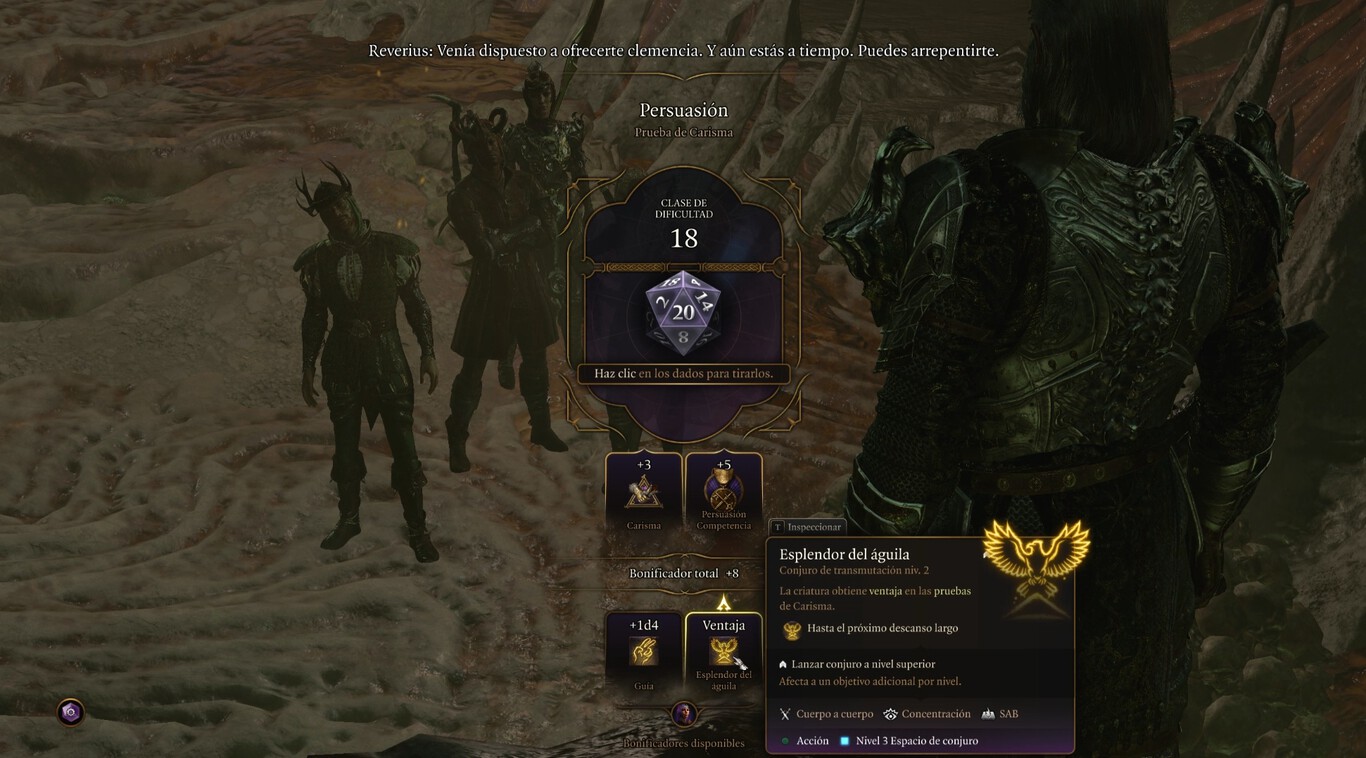
Task: Click the icon beside 'Hasta el próximo descanso largo'
Action: tap(790, 628)
